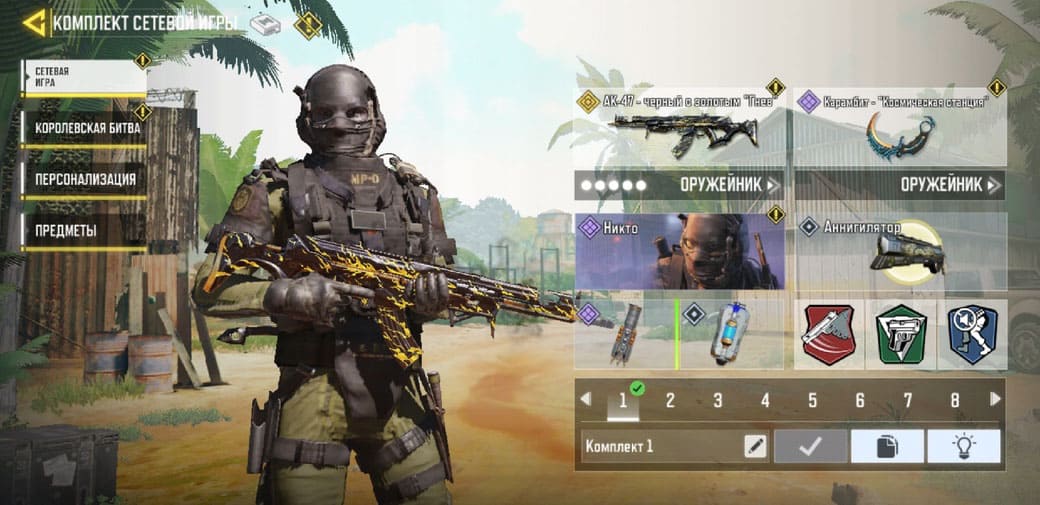Click the lightbulb recommendation button
This screenshot has height=505, width=1040.
tap(963, 446)
